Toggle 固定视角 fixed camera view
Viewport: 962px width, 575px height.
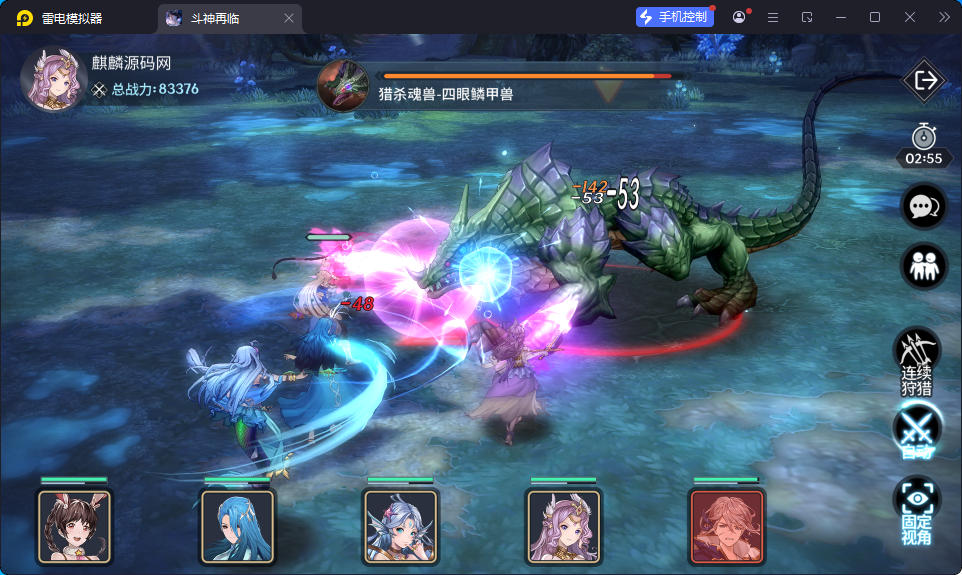[917, 510]
